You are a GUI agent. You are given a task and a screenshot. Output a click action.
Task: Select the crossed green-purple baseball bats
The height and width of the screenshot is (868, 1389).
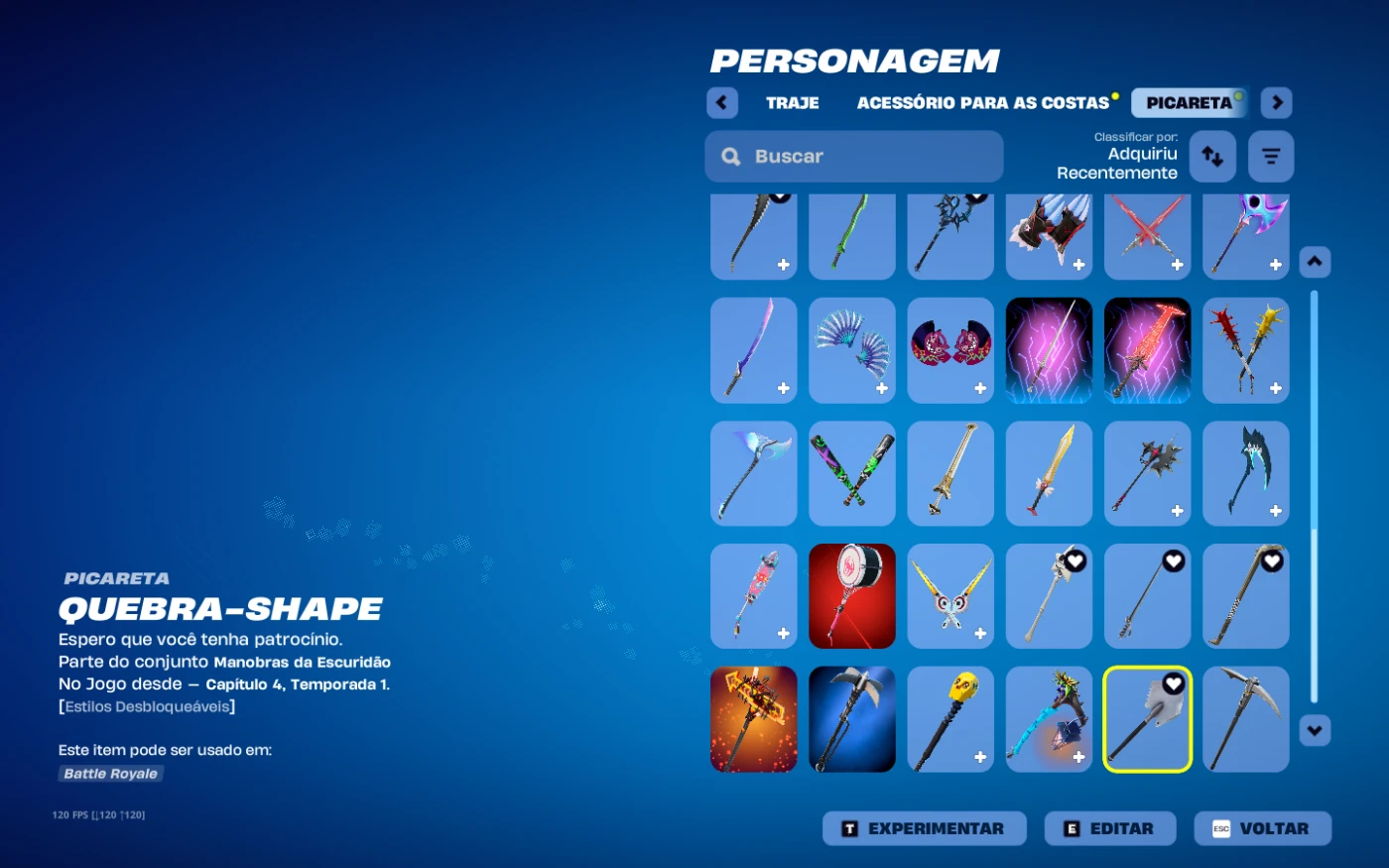pos(852,473)
